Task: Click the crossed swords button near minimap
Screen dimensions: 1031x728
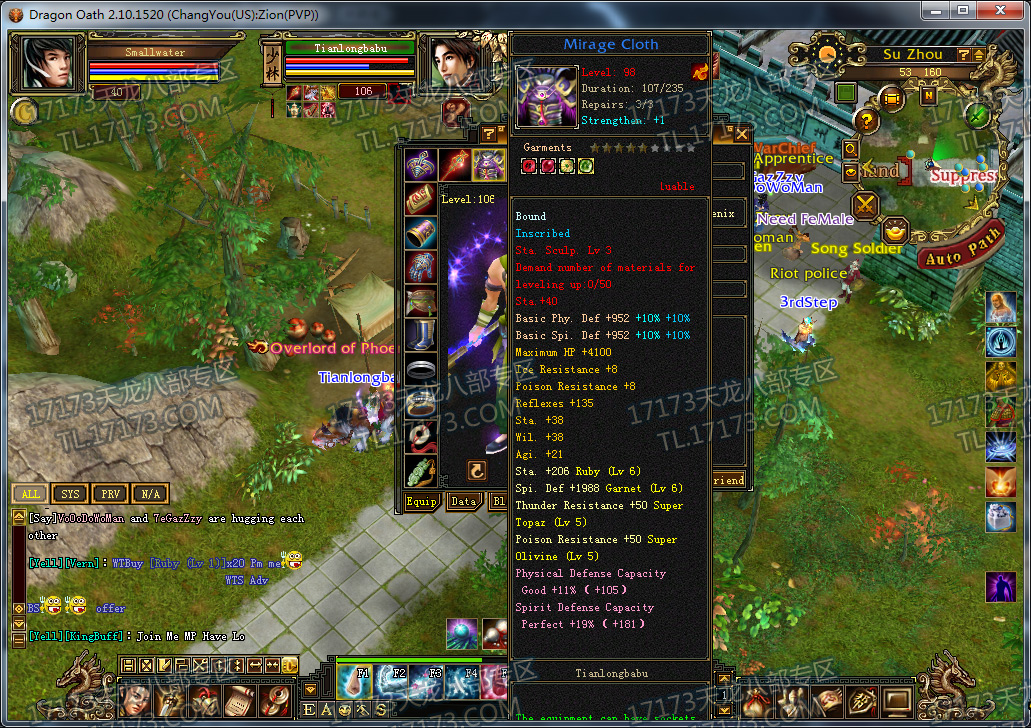Action: (865, 206)
